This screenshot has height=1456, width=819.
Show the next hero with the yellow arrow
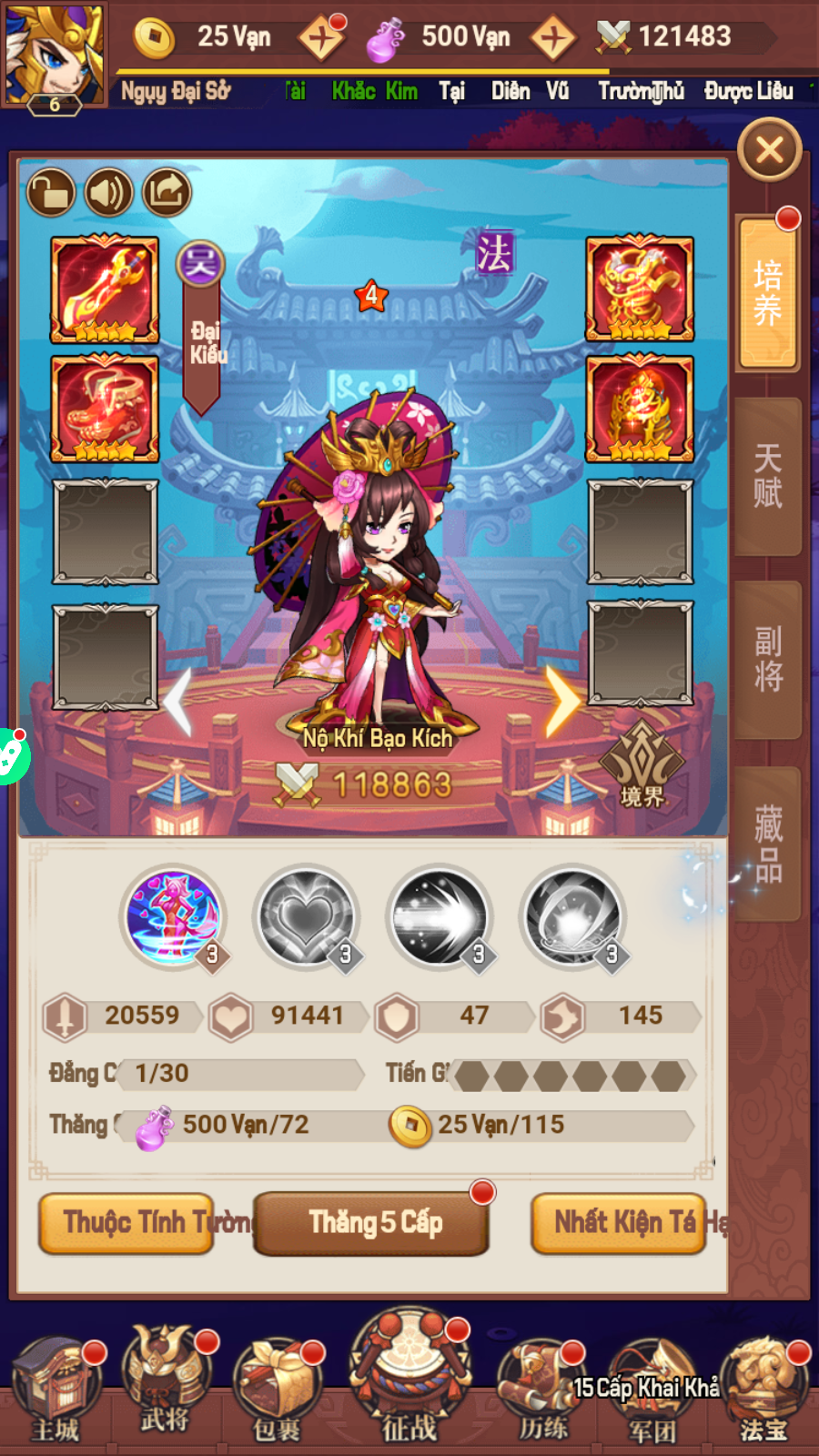562,701
